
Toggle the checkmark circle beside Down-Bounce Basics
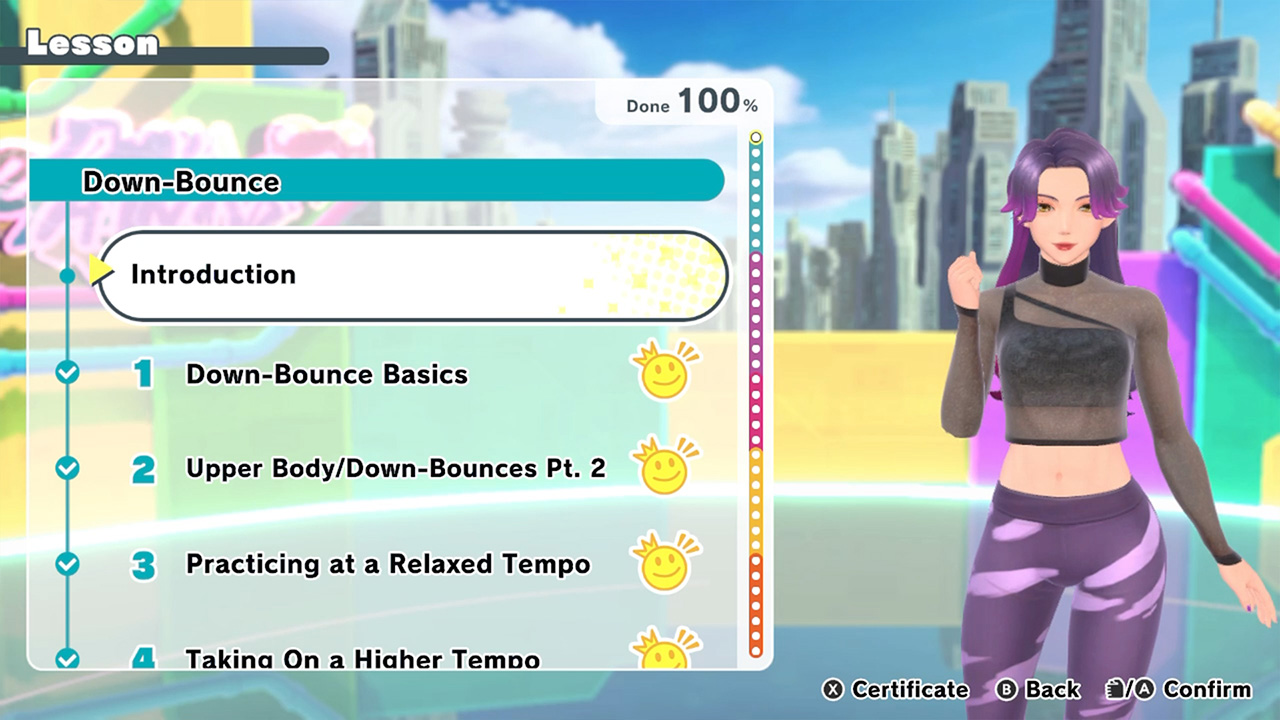click(x=66, y=373)
